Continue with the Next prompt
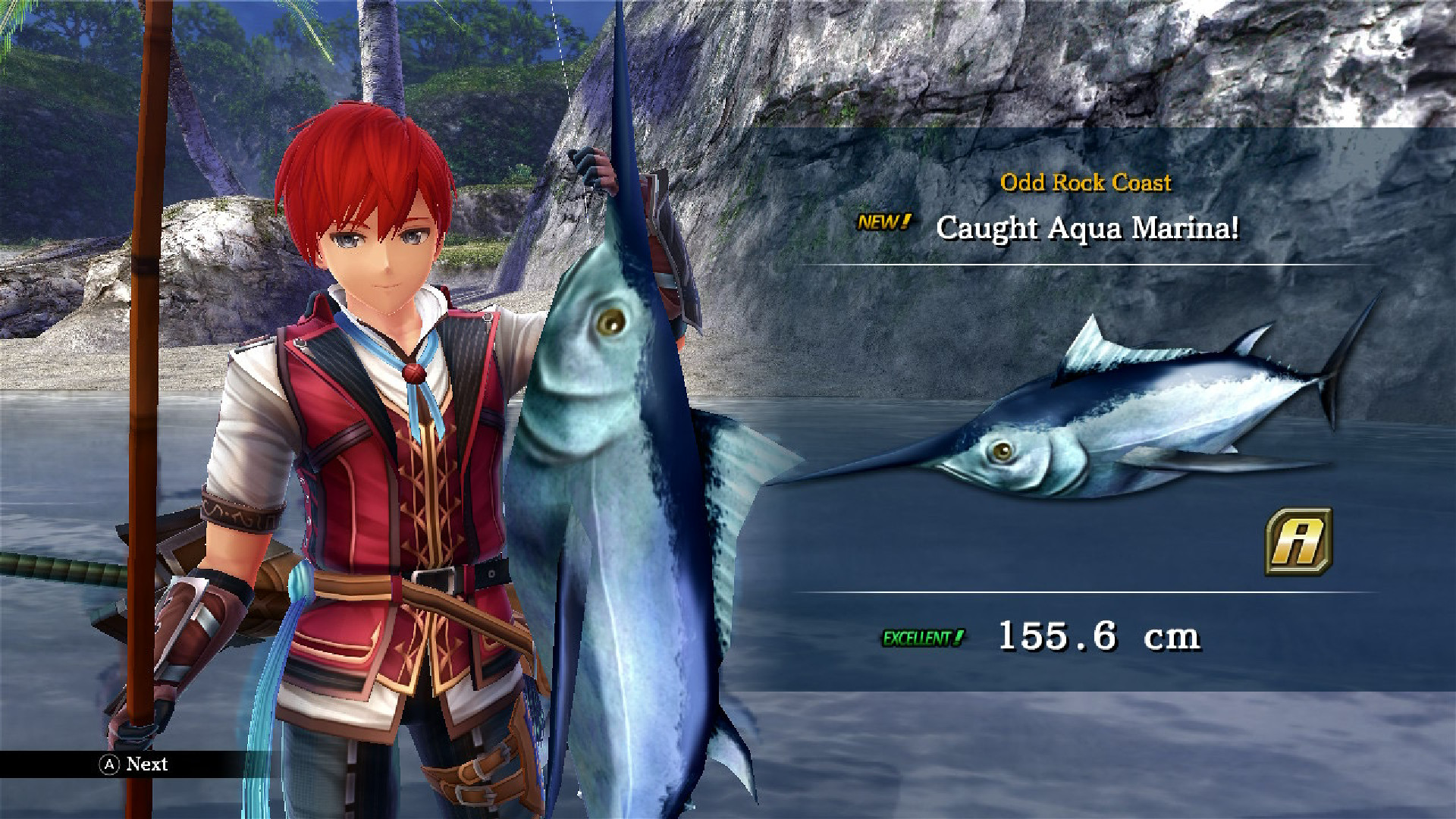This screenshot has width=1456, height=819. coord(134,764)
